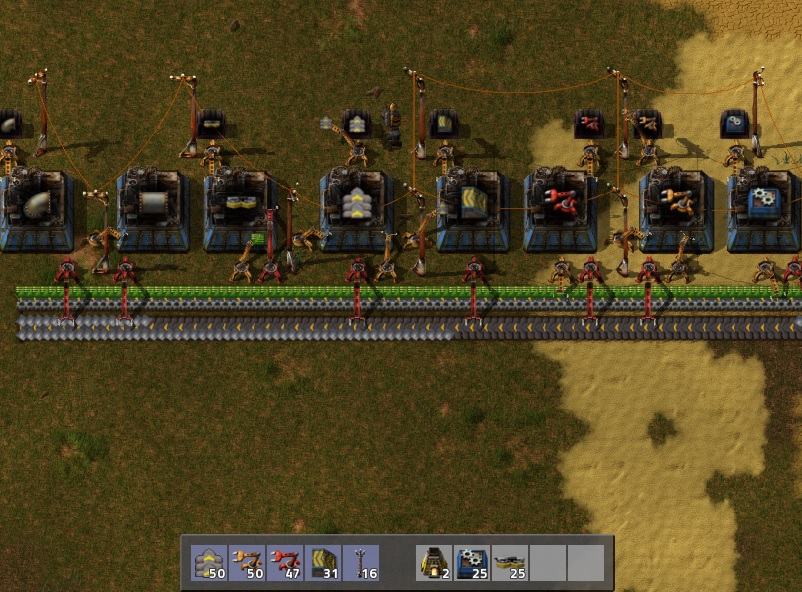Image resolution: width=802 pixels, height=592 pixels.
Task: Select the transport belt stack of 50
Action: point(210,563)
